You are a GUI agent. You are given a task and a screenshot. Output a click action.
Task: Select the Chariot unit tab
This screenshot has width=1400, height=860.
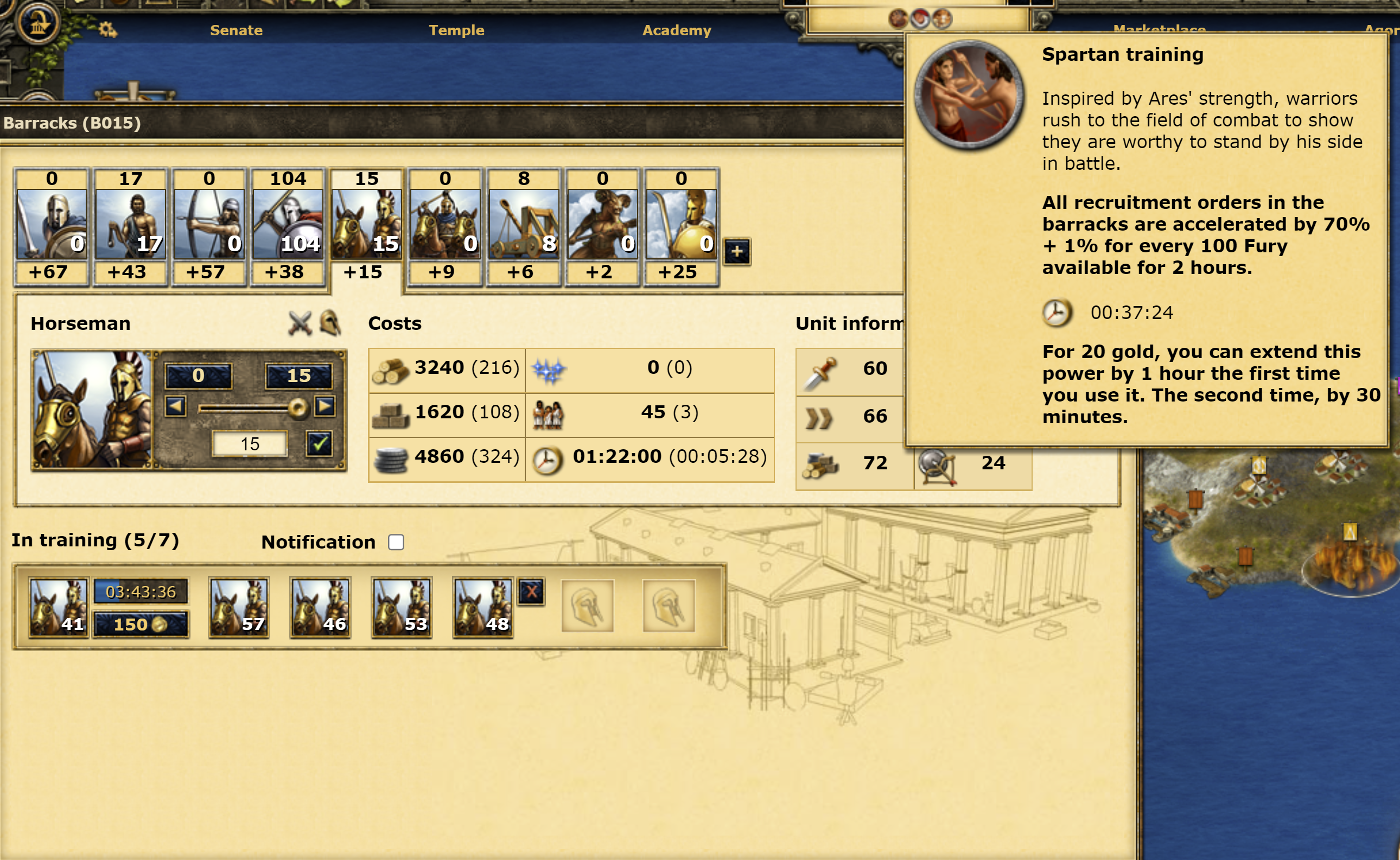[445, 225]
